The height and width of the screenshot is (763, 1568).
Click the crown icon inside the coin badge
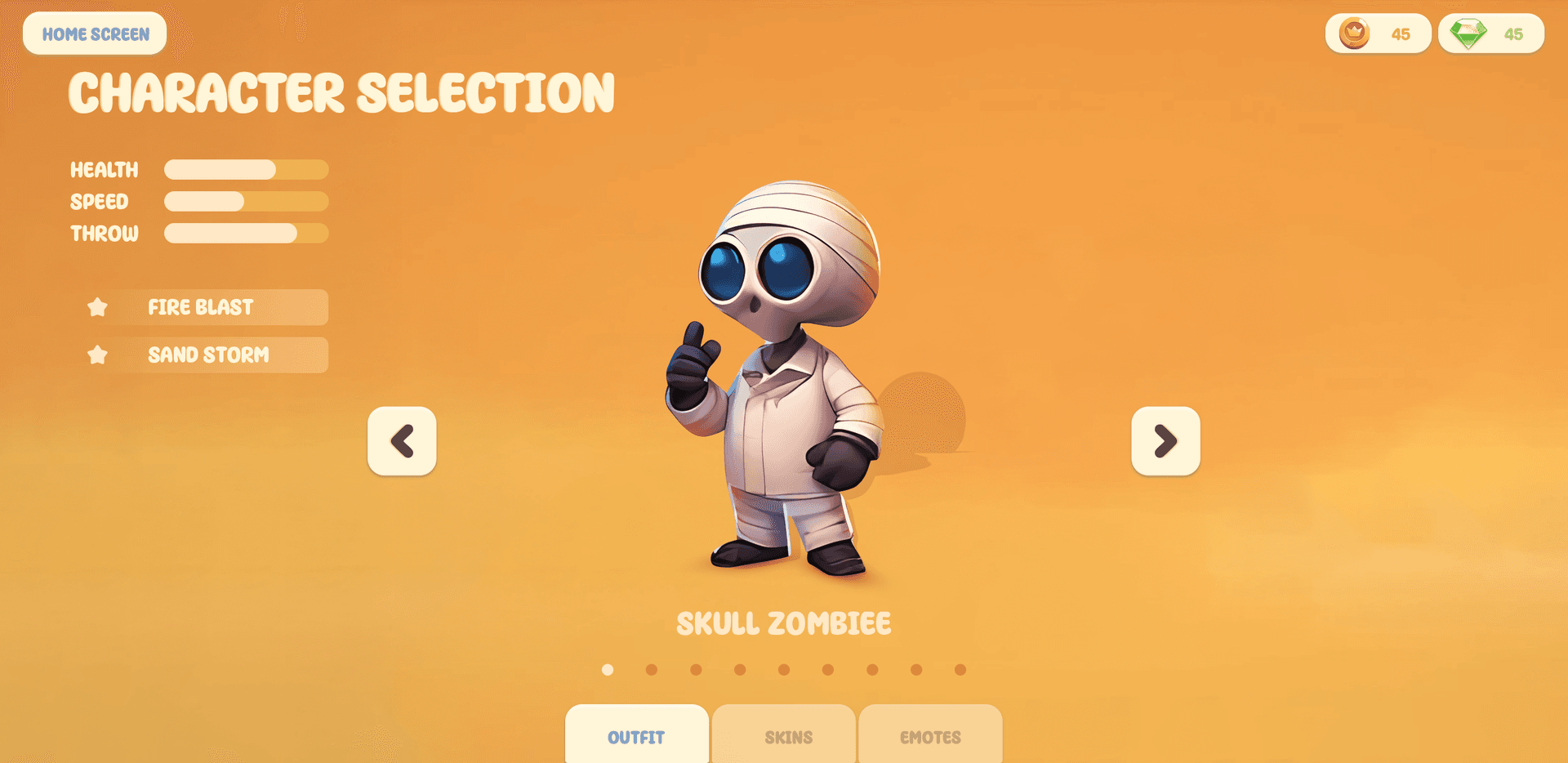pos(1353,33)
